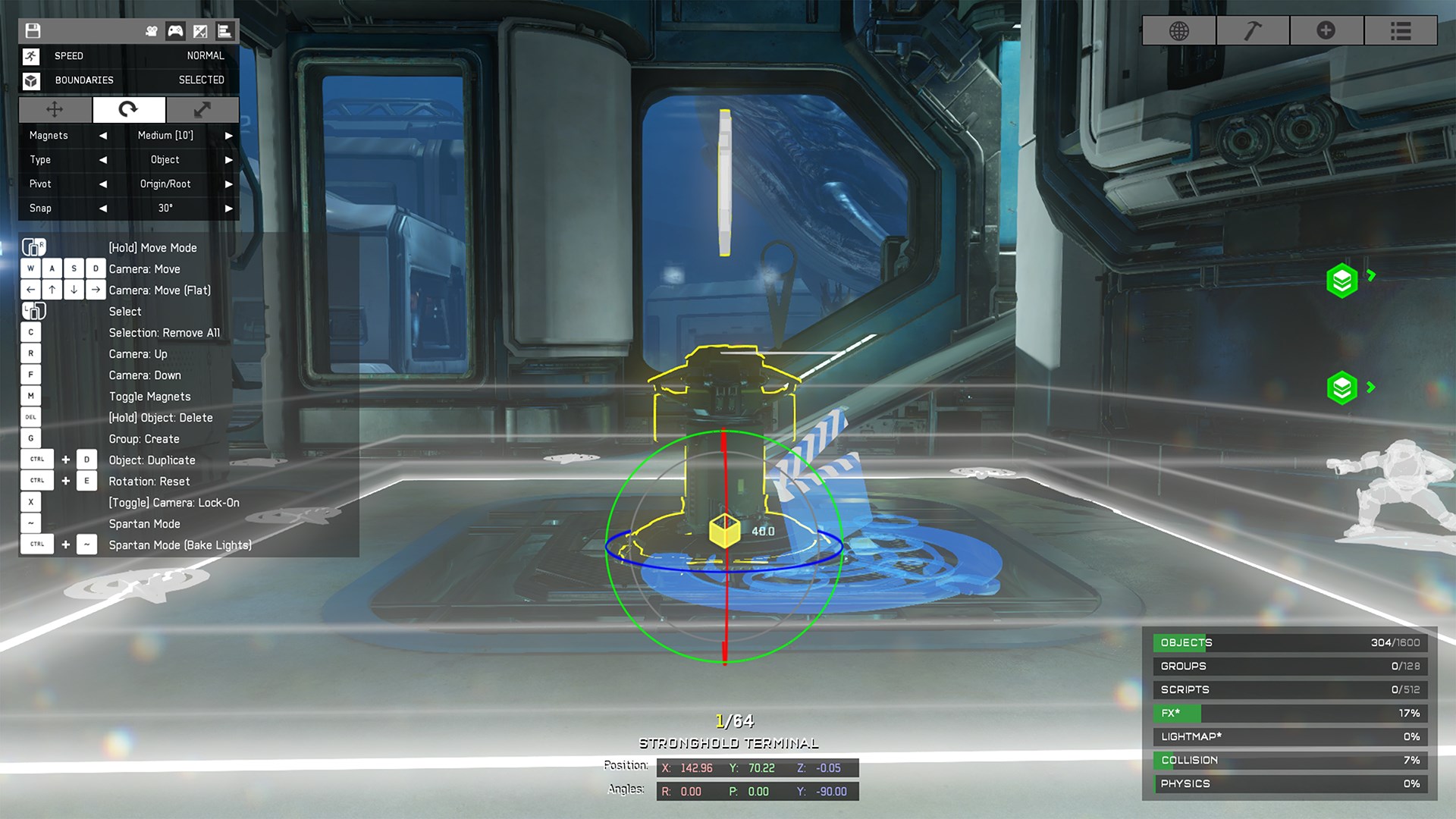1456x819 pixels.
Task: Click the world map globe icon top-right
Action: (x=1178, y=31)
